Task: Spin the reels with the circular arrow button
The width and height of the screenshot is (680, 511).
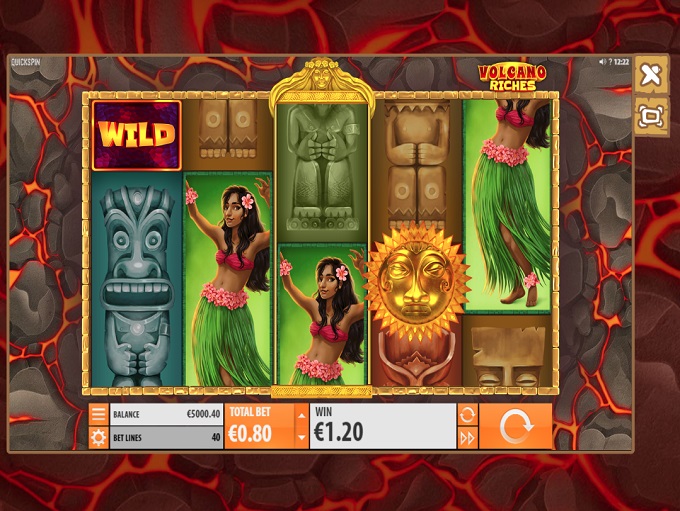Action: click(516, 426)
